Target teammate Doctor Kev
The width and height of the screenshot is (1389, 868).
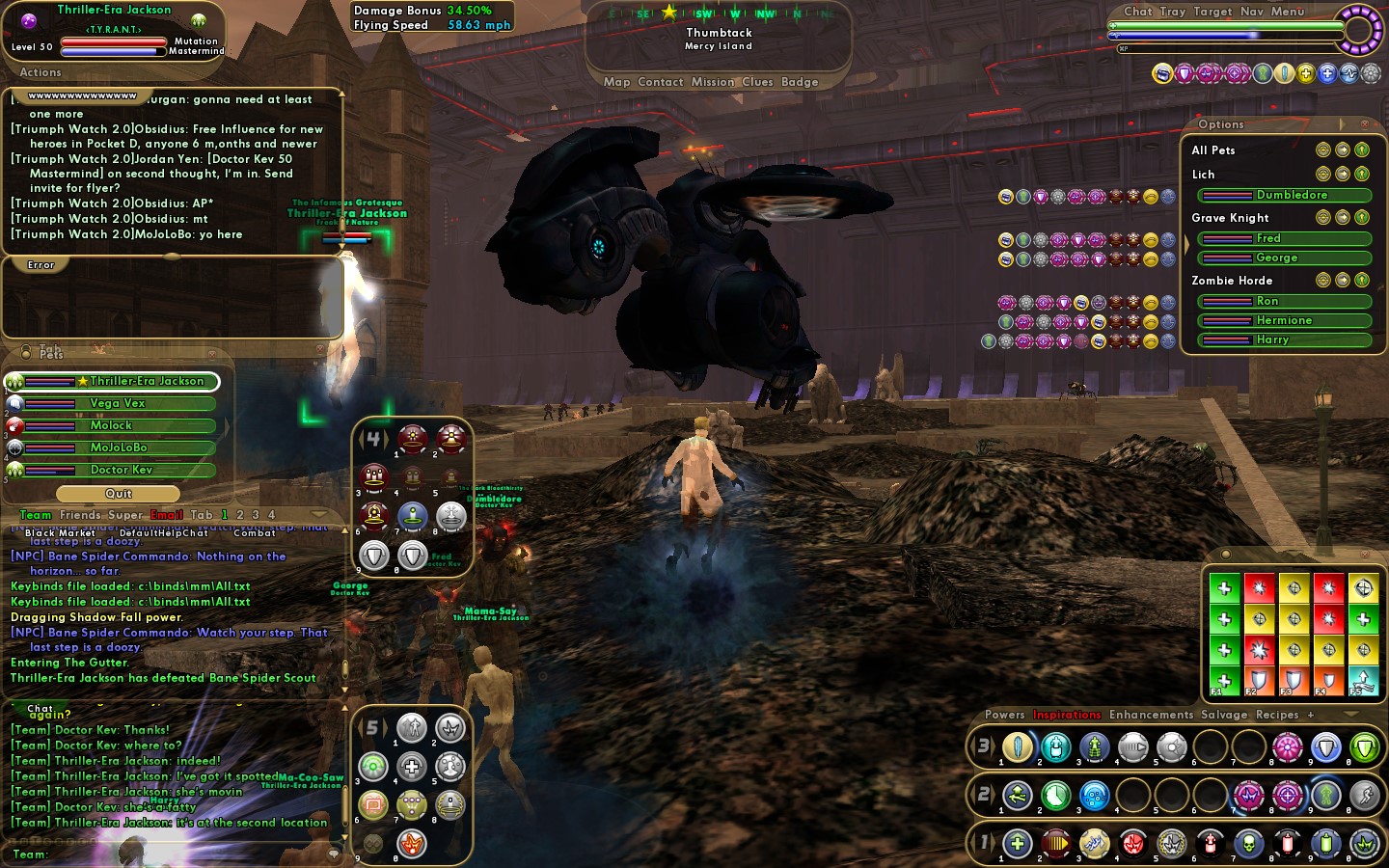(122, 470)
